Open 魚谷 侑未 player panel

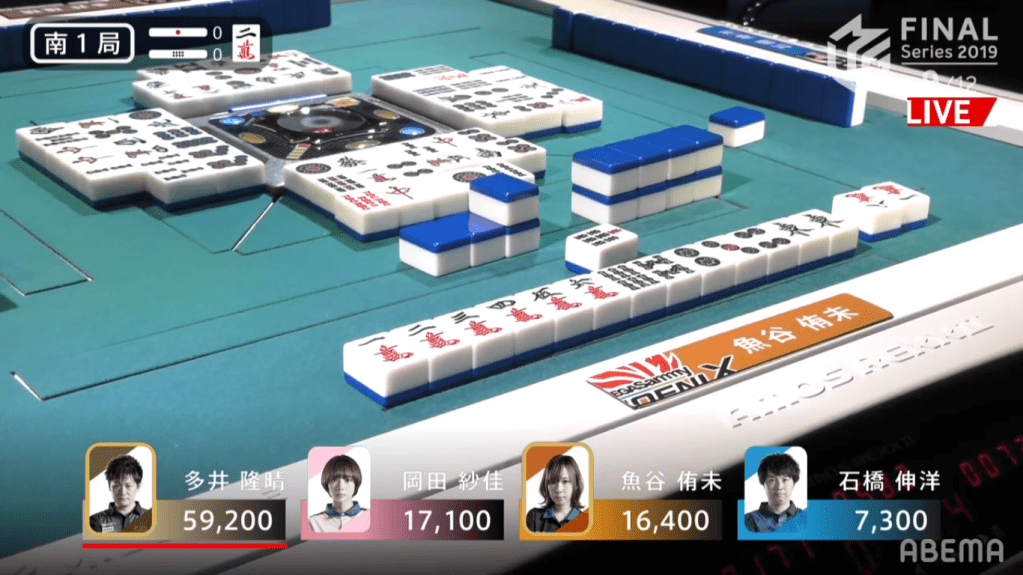point(623,495)
